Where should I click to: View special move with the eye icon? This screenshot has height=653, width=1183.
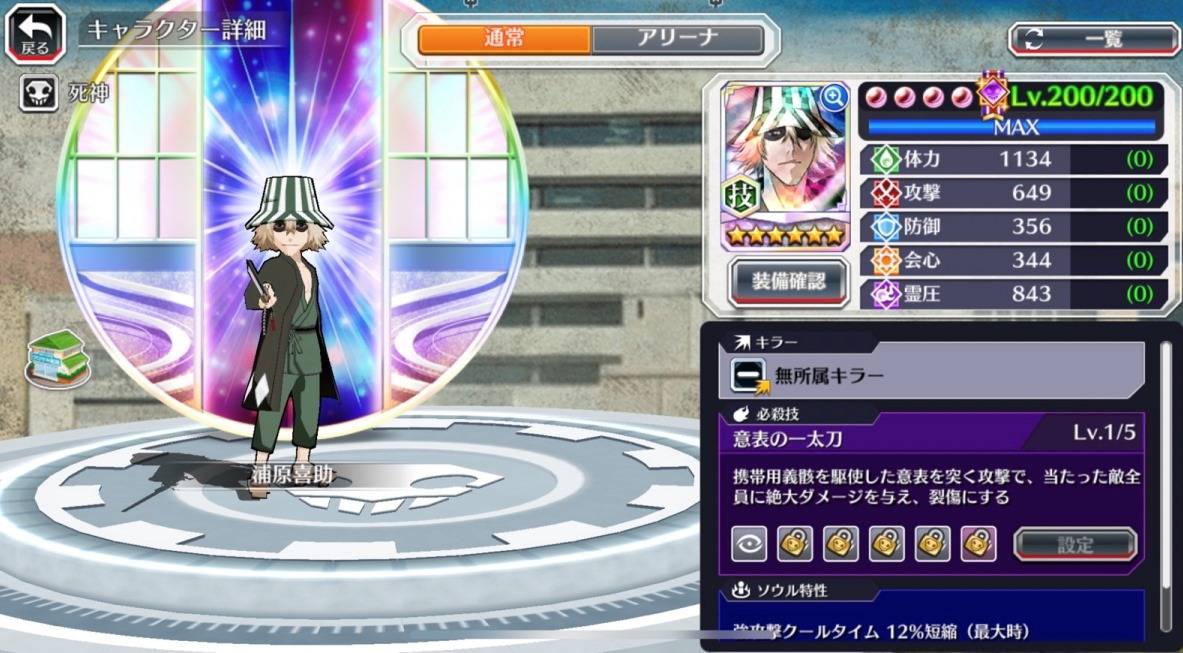click(x=749, y=545)
